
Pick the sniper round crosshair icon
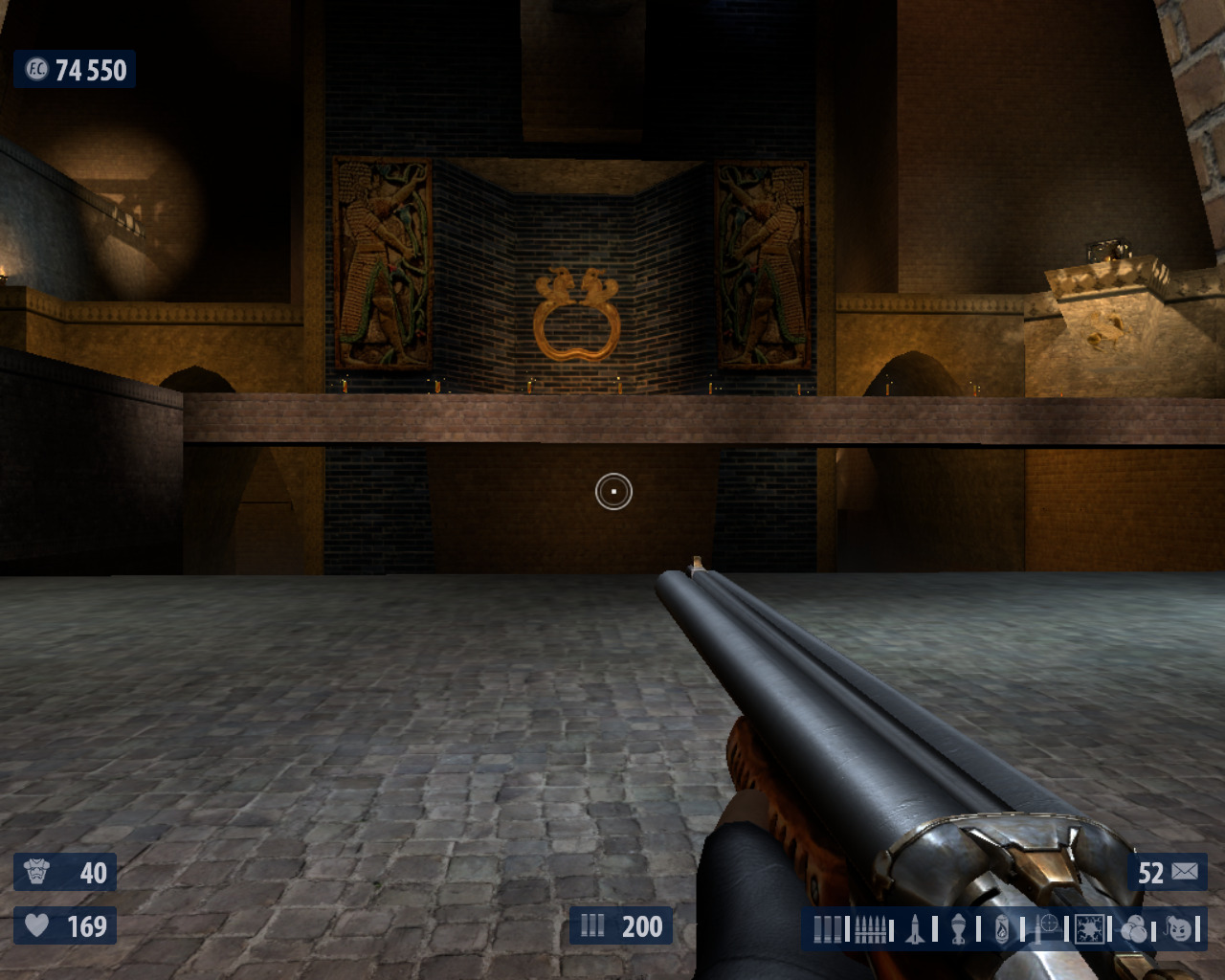(x=1046, y=927)
